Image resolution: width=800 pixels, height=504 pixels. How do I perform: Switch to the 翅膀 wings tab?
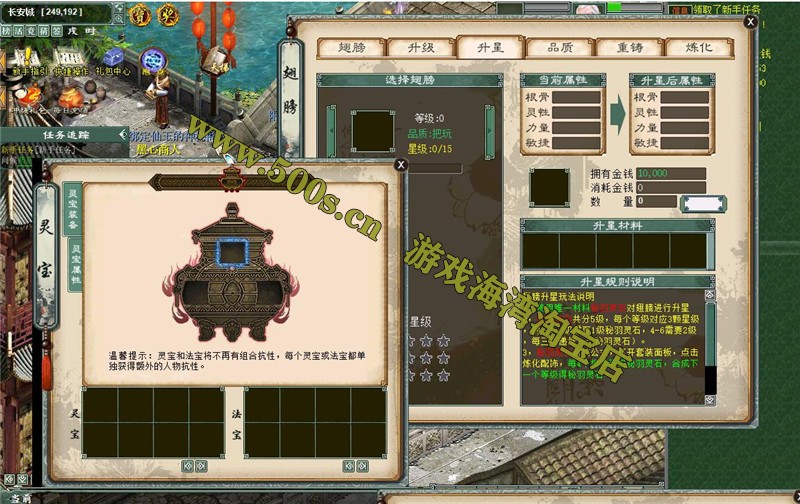tap(351, 47)
